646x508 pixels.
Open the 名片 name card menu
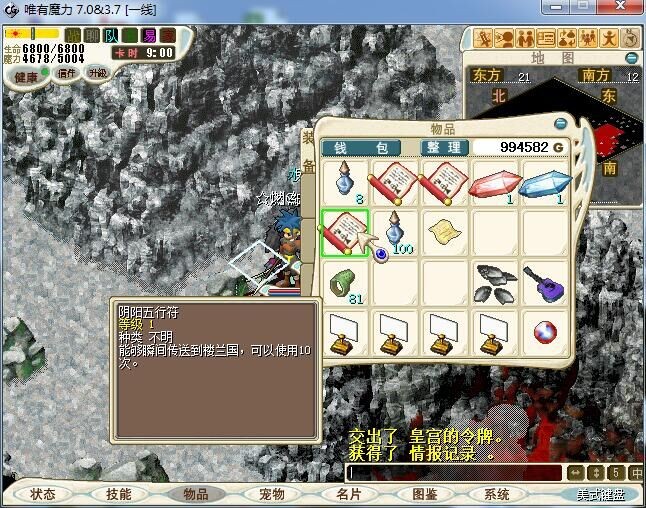tap(348, 494)
